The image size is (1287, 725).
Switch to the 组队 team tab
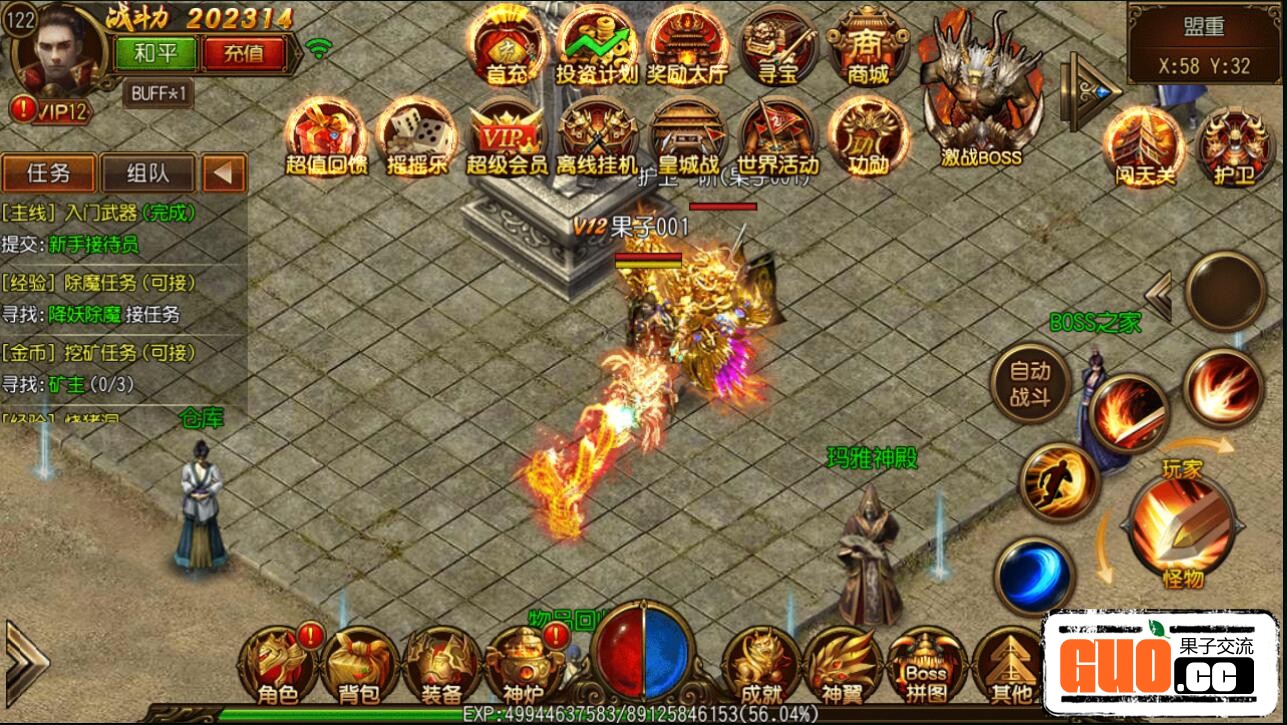tap(148, 173)
